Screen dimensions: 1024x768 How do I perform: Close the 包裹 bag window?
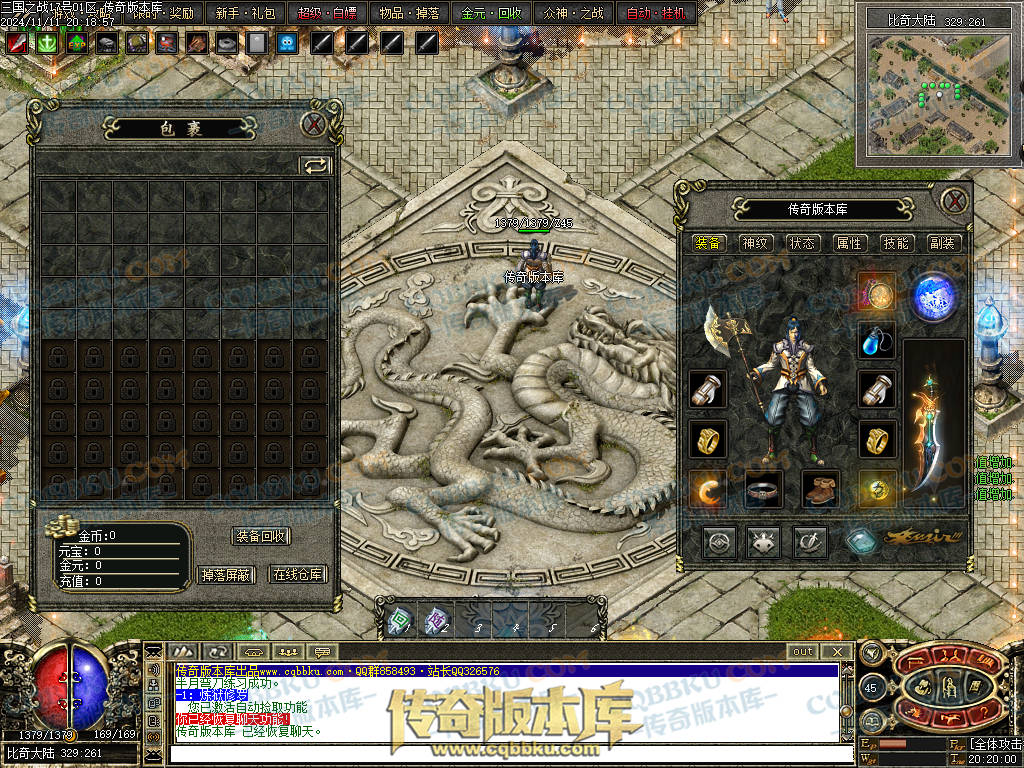(314, 124)
